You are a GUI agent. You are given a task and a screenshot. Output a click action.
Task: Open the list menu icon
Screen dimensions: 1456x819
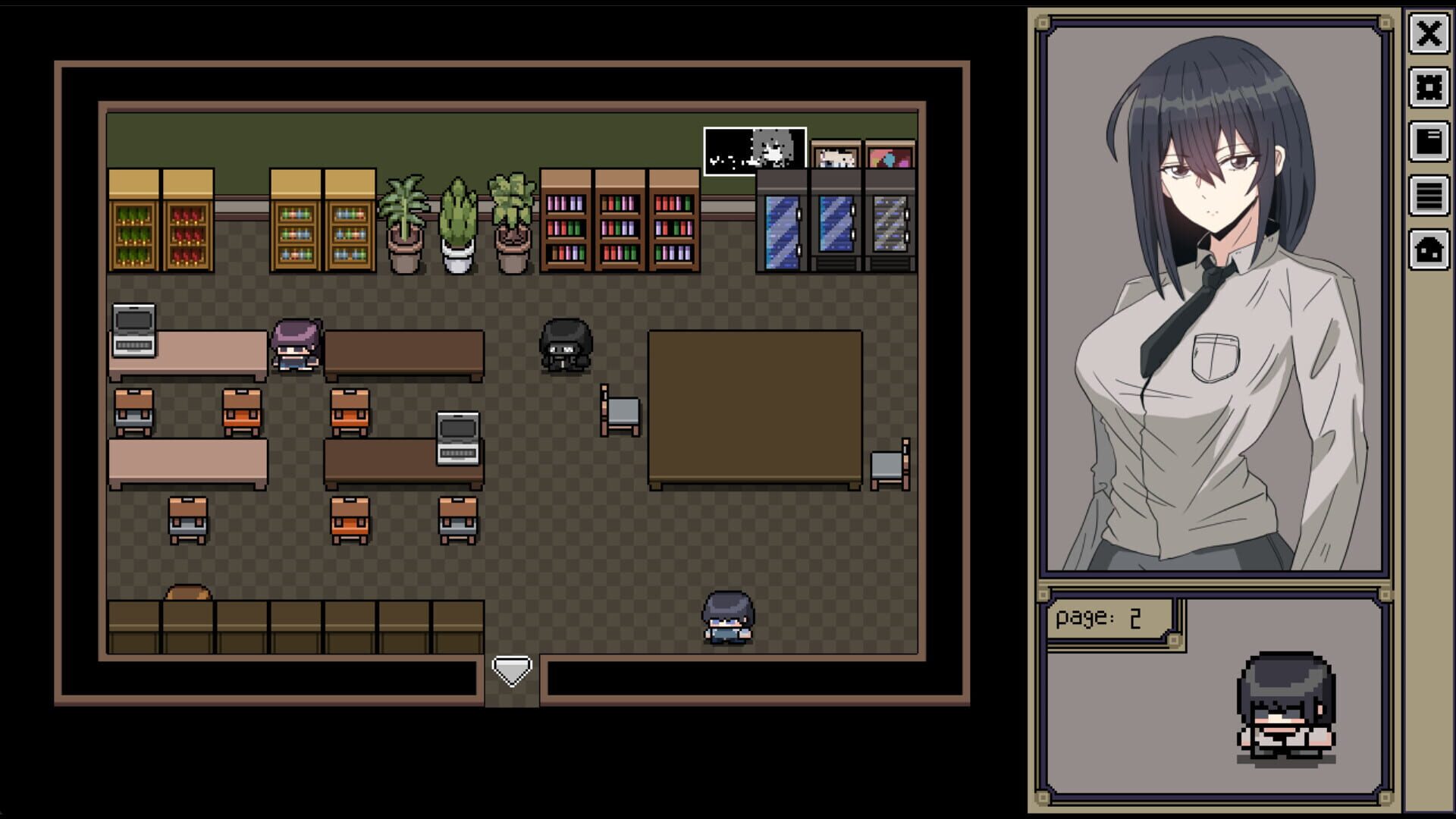(x=1429, y=199)
